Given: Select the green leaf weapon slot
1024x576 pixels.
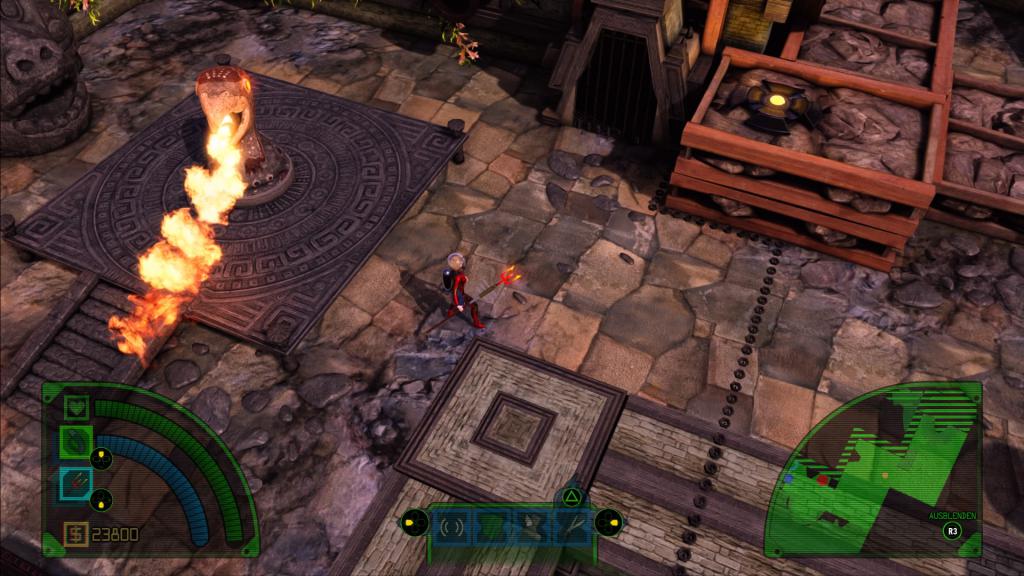Looking at the screenshot, I should tap(78, 442).
